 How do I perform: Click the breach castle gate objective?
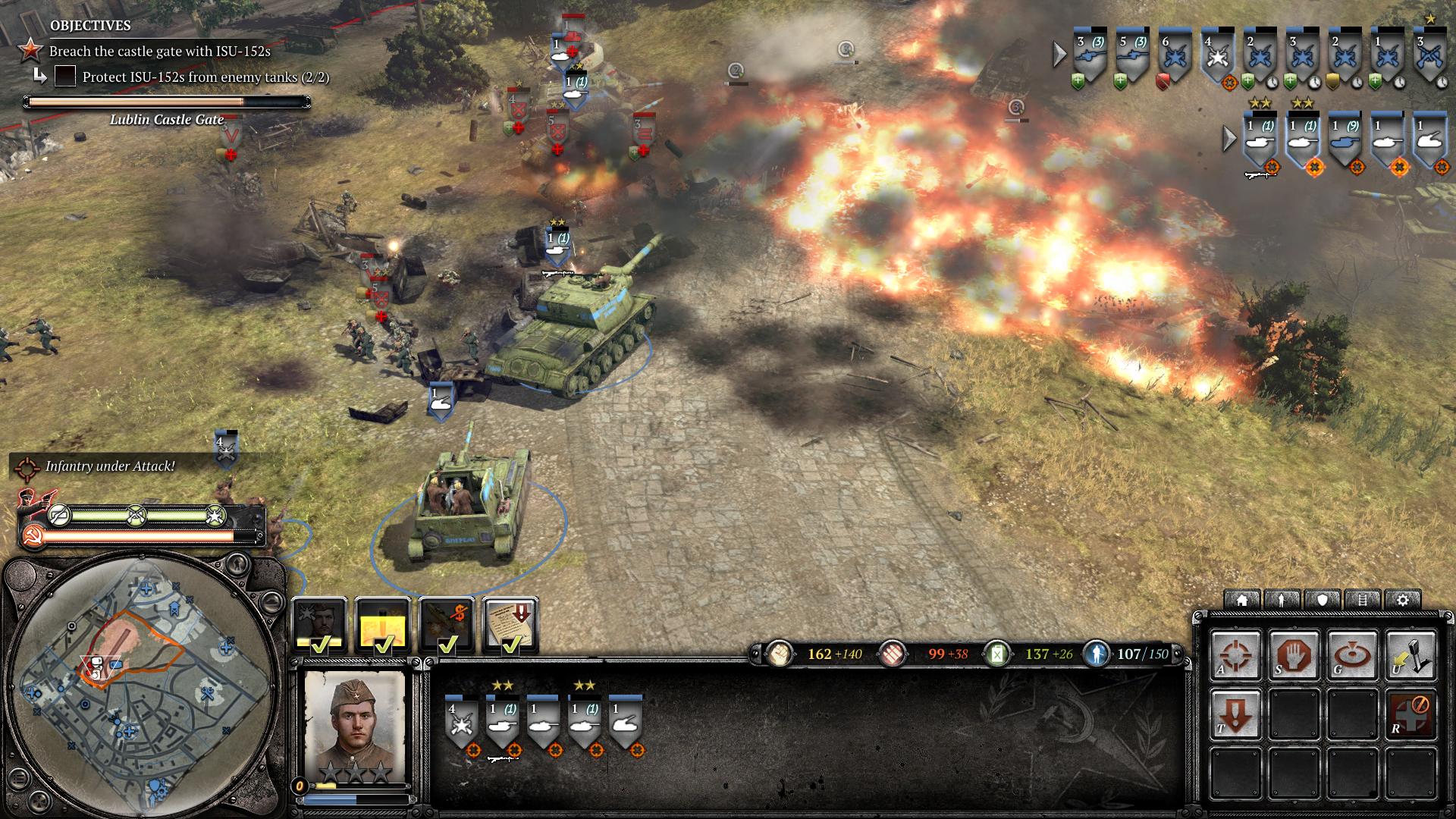pyautogui.click(x=159, y=52)
